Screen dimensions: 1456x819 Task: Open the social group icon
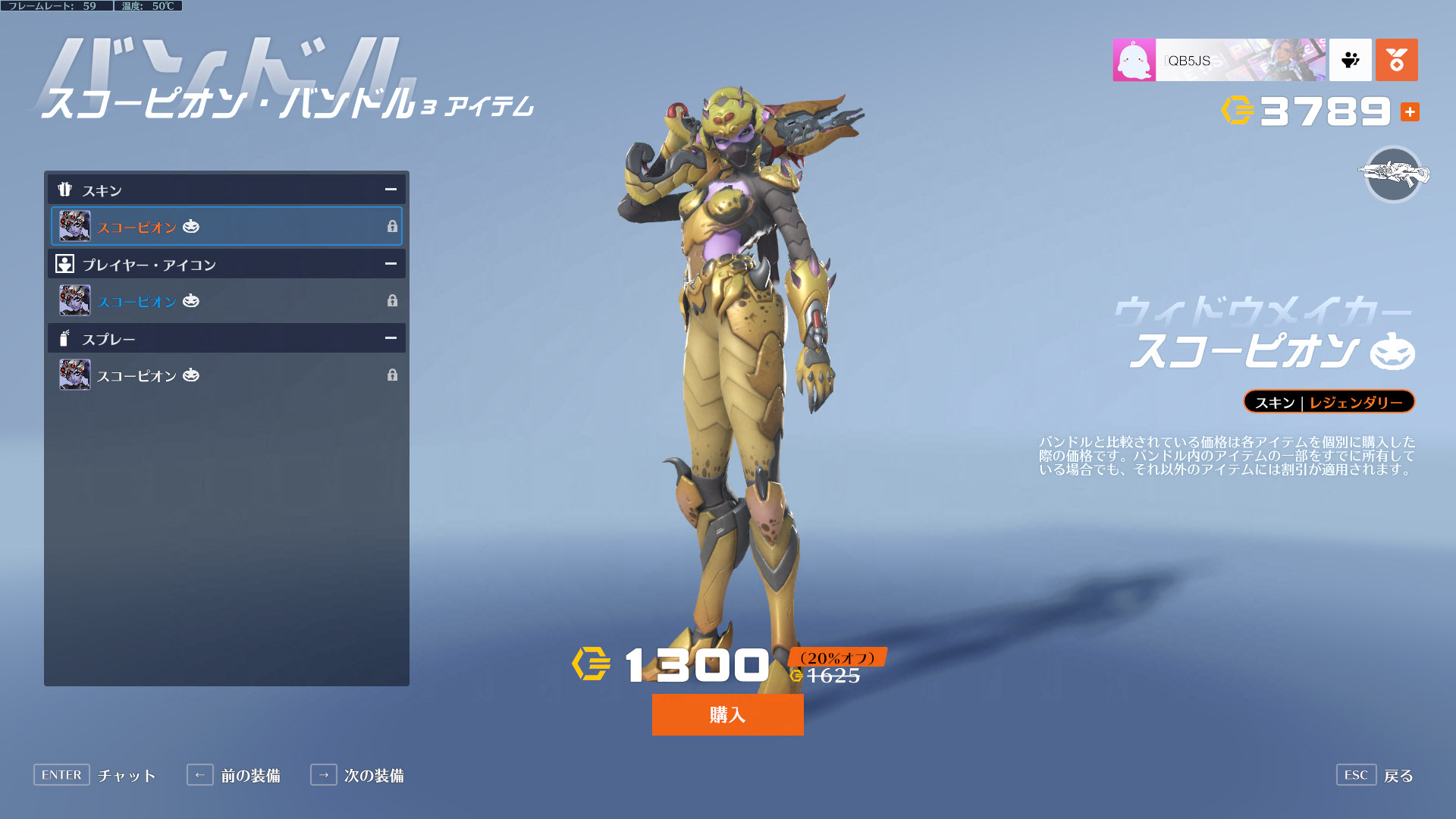(1351, 60)
